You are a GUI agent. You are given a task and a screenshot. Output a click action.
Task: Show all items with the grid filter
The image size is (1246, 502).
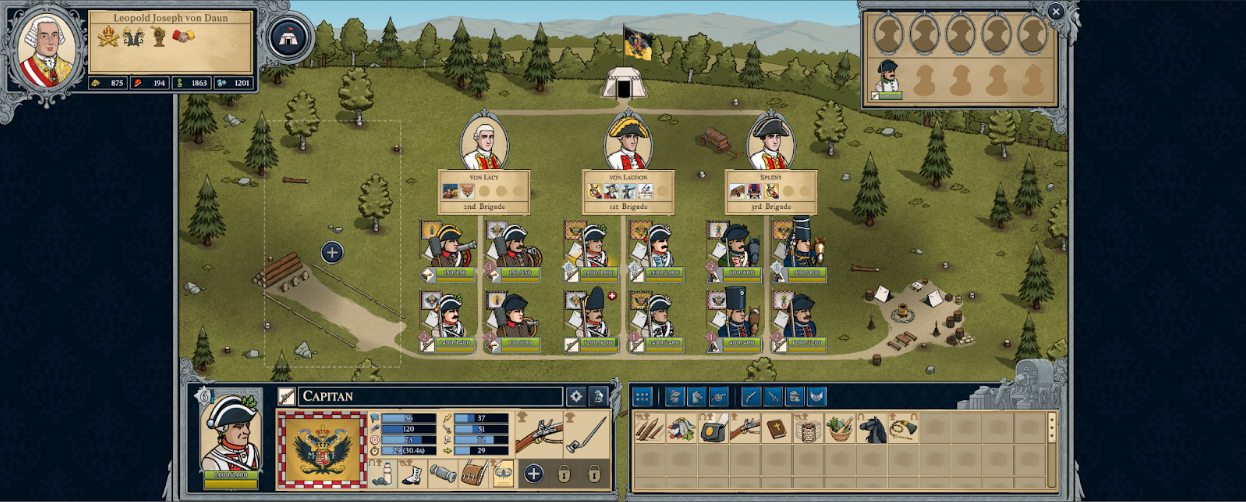coord(643,396)
